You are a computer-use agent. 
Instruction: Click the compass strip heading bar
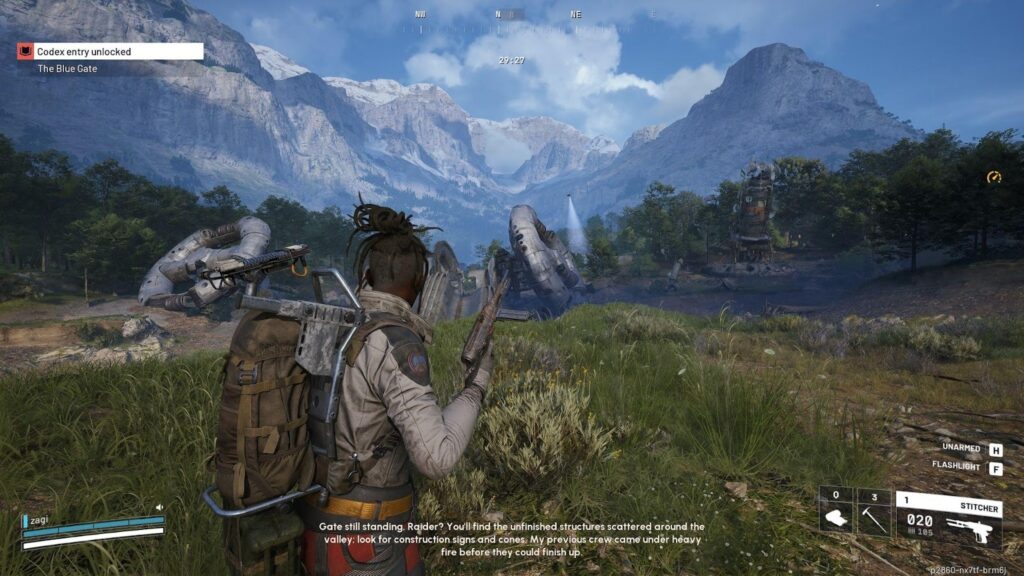[x=511, y=15]
